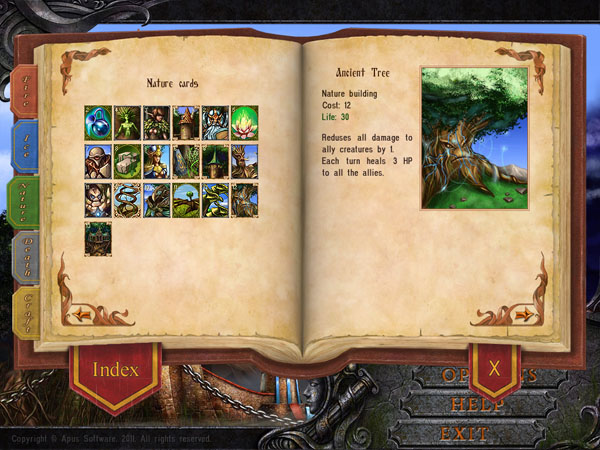
Task: Choose the green treehouse card in last row
Action: 97,235
